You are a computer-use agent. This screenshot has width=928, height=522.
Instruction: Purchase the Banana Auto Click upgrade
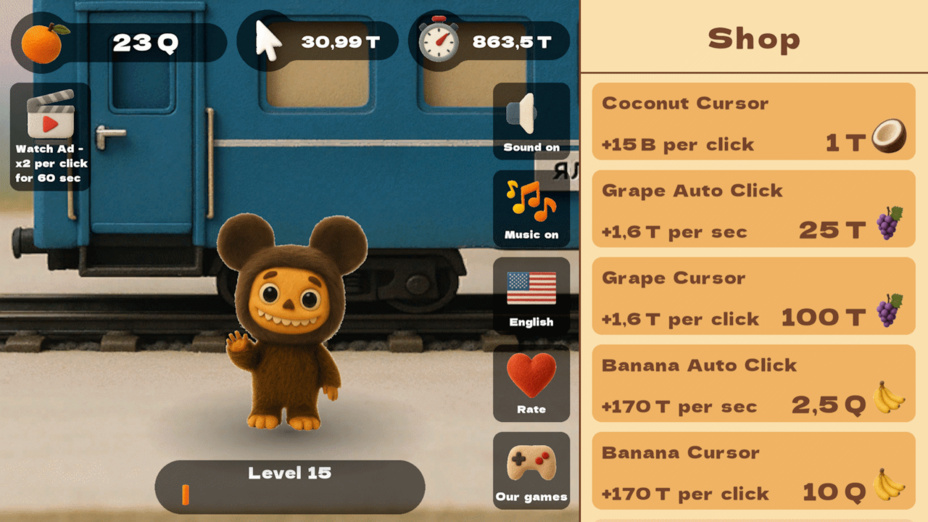point(753,383)
